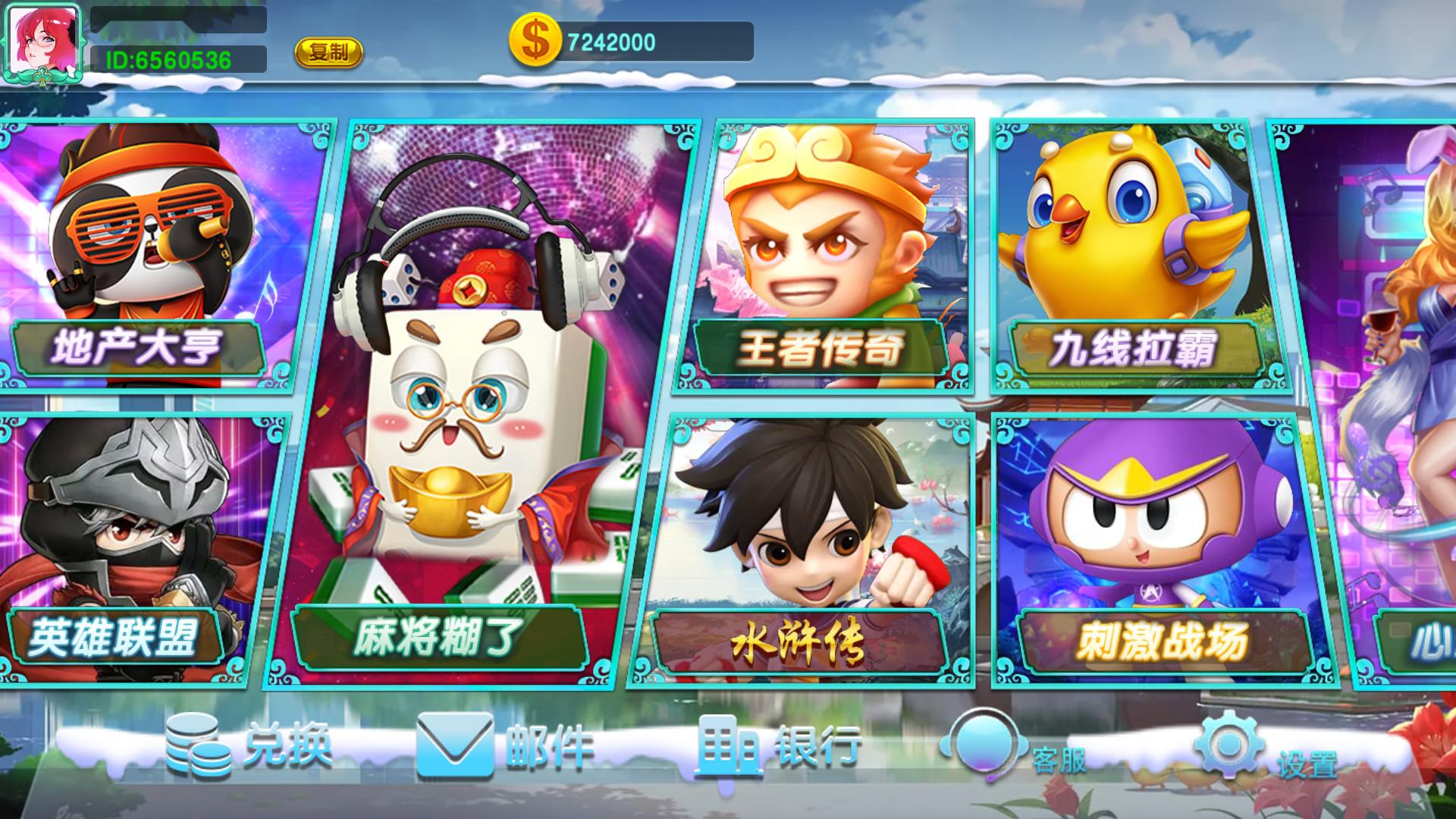Image resolution: width=1456 pixels, height=819 pixels.
Task: Tap the gold dollar coin icon
Action: tap(534, 41)
